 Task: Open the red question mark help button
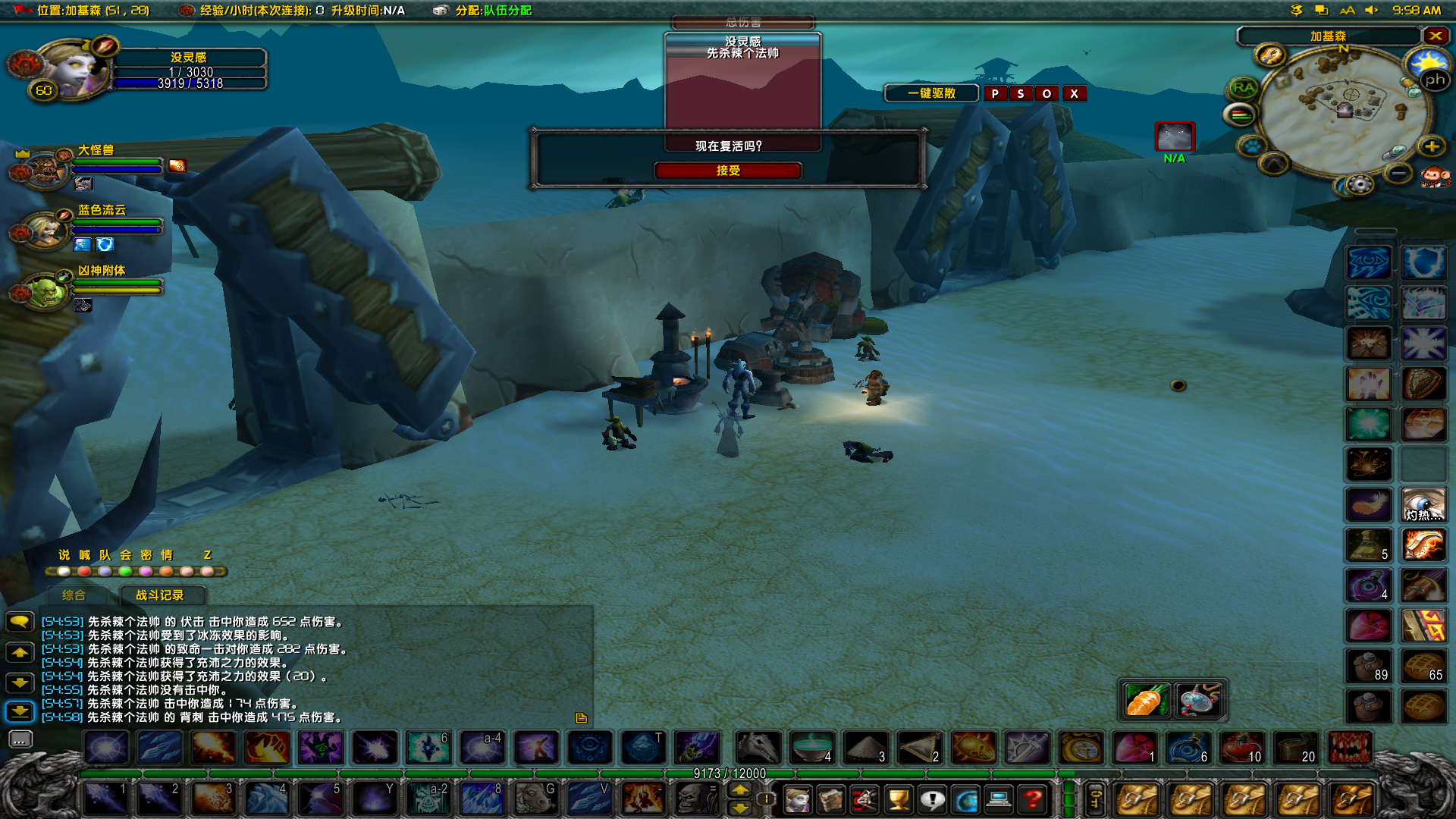[x=1032, y=799]
